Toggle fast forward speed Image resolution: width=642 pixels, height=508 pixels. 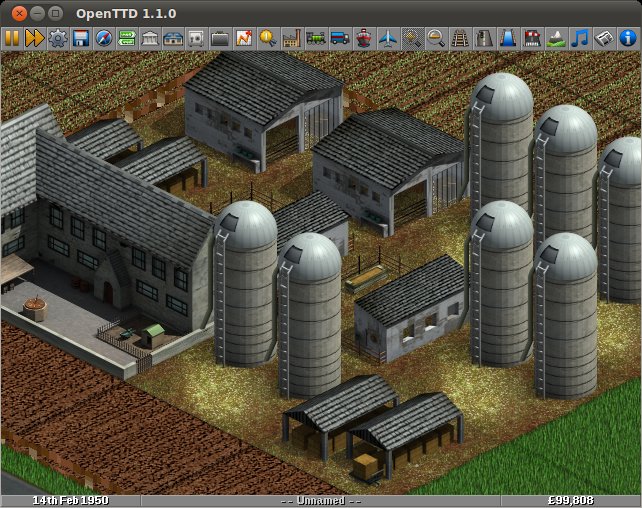pos(34,38)
